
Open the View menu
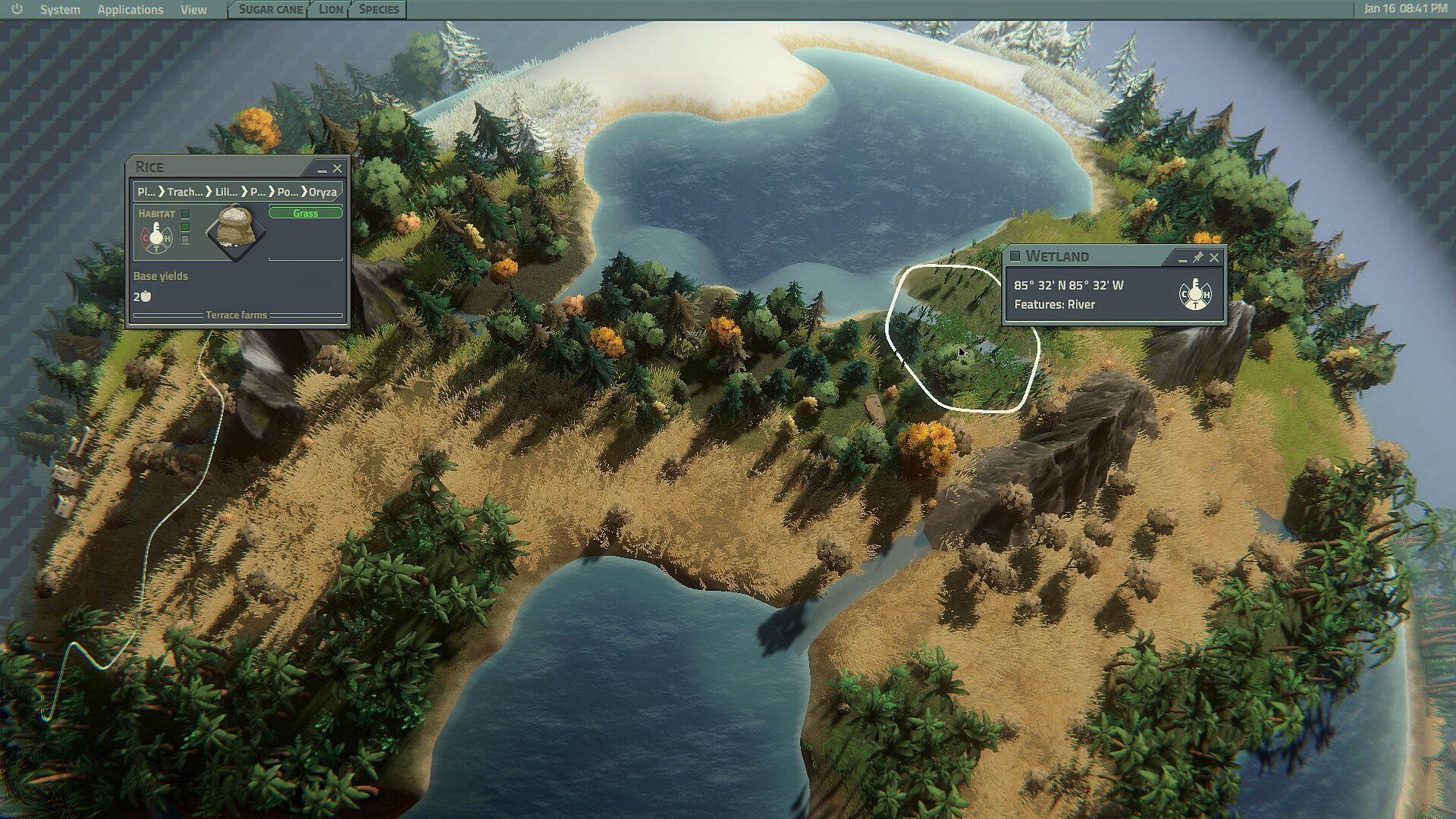tap(193, 10)
